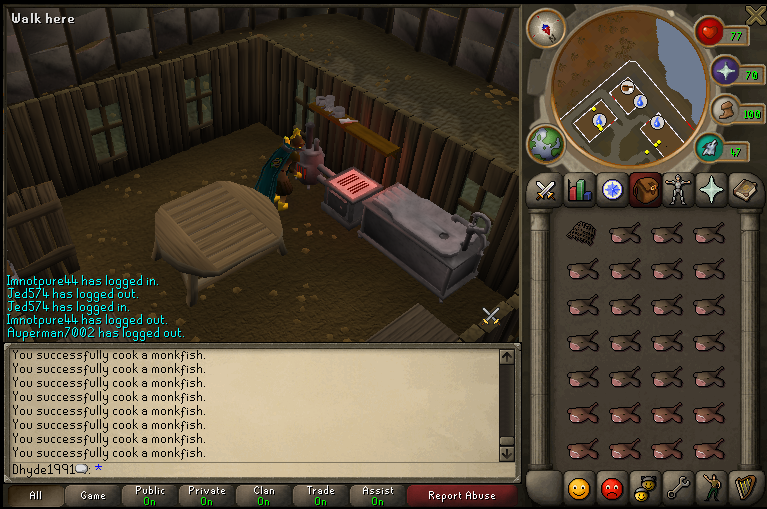767x509 pixels.
Task: Open the Friends list smiley tab
Action: point(578,489)
